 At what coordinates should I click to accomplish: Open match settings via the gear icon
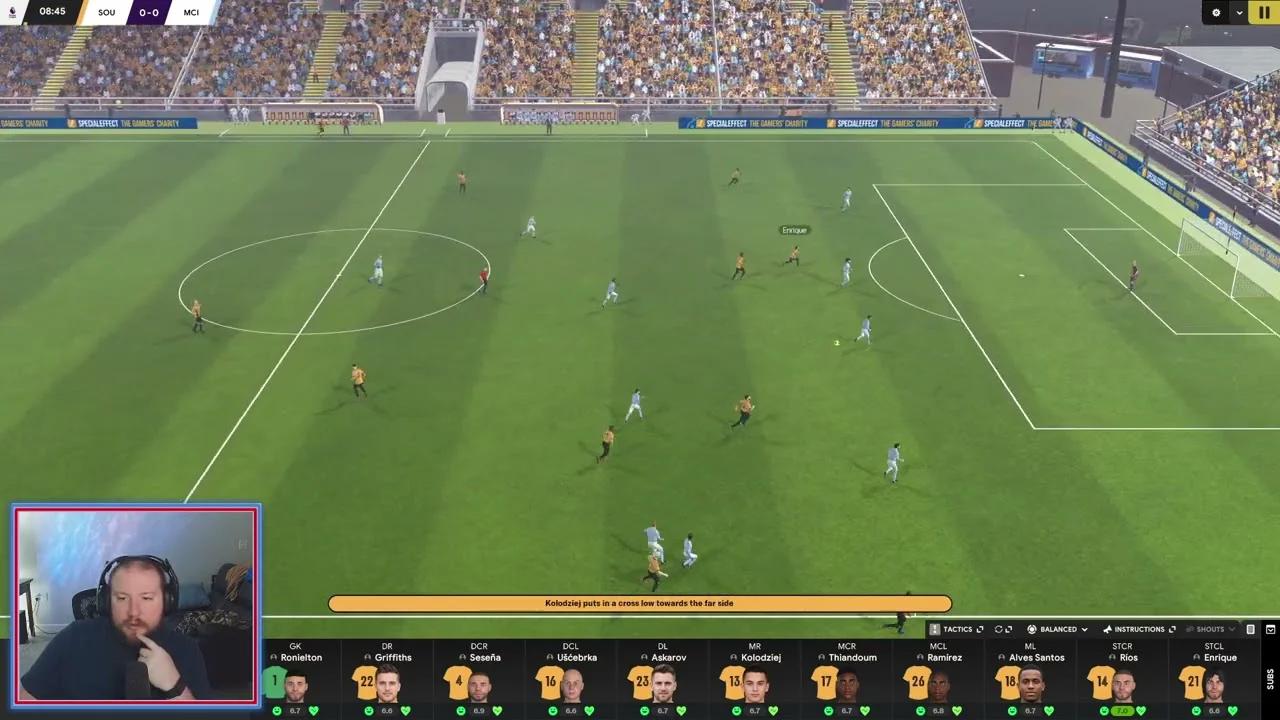coord(1216,13)
